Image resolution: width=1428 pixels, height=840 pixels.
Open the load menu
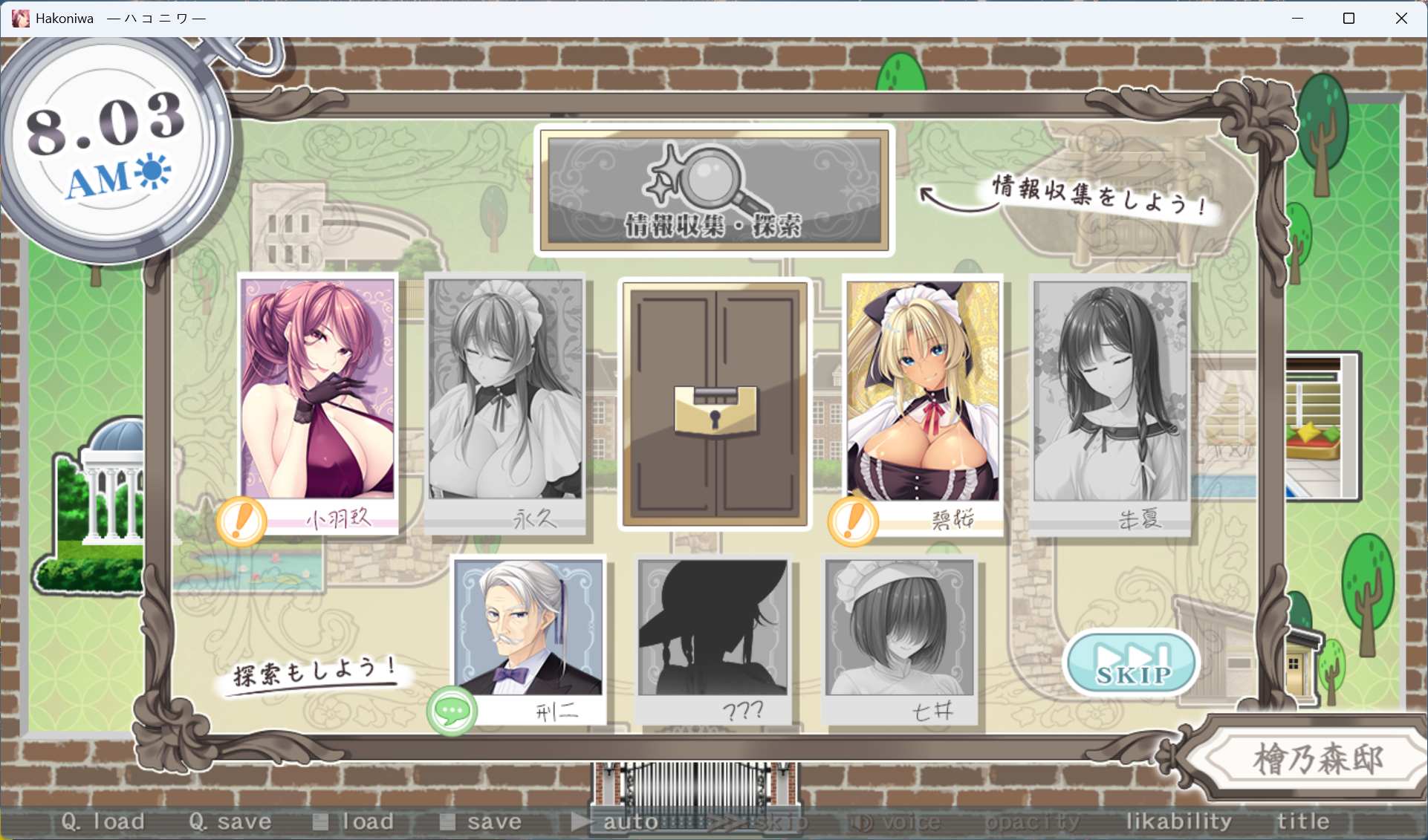pyautogui.click(x=354, y=821)
